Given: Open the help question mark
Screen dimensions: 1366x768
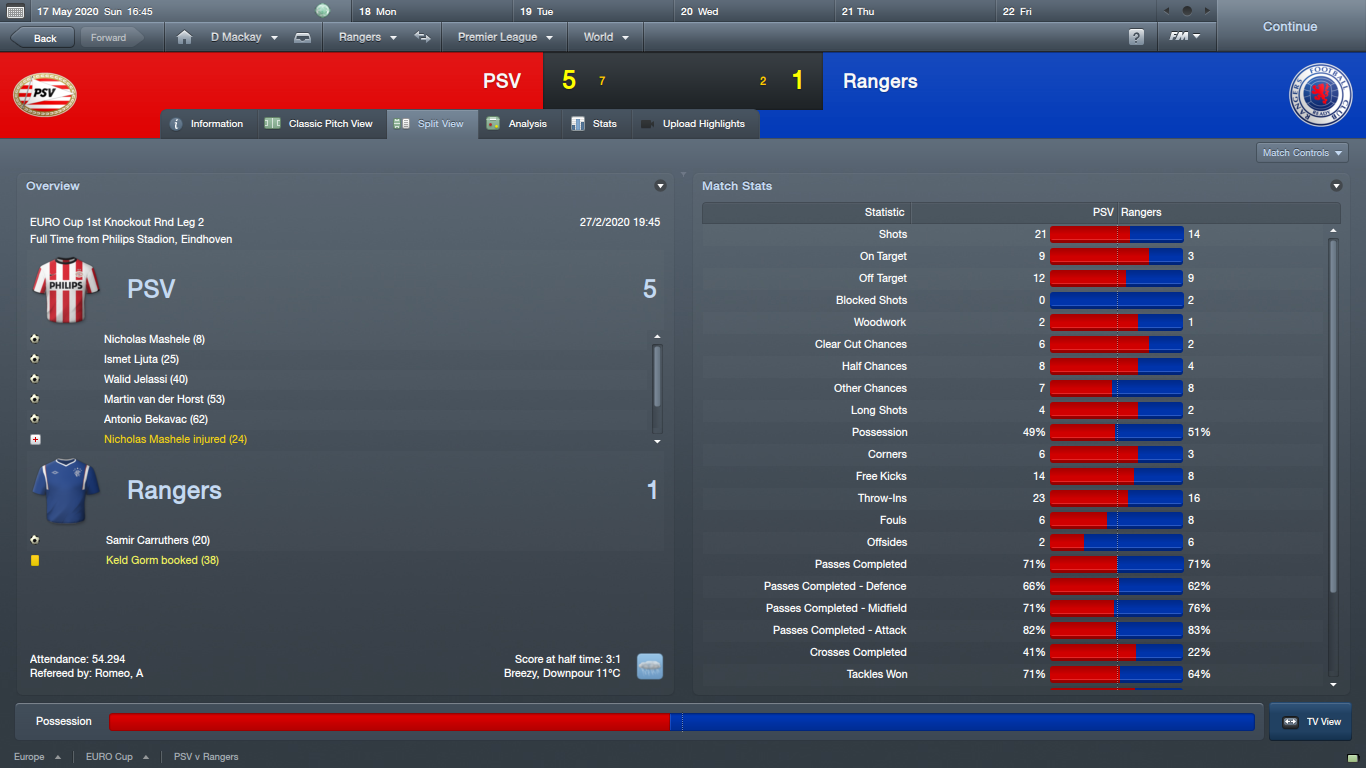Looking at the screenshot, I should point(1136,37).
